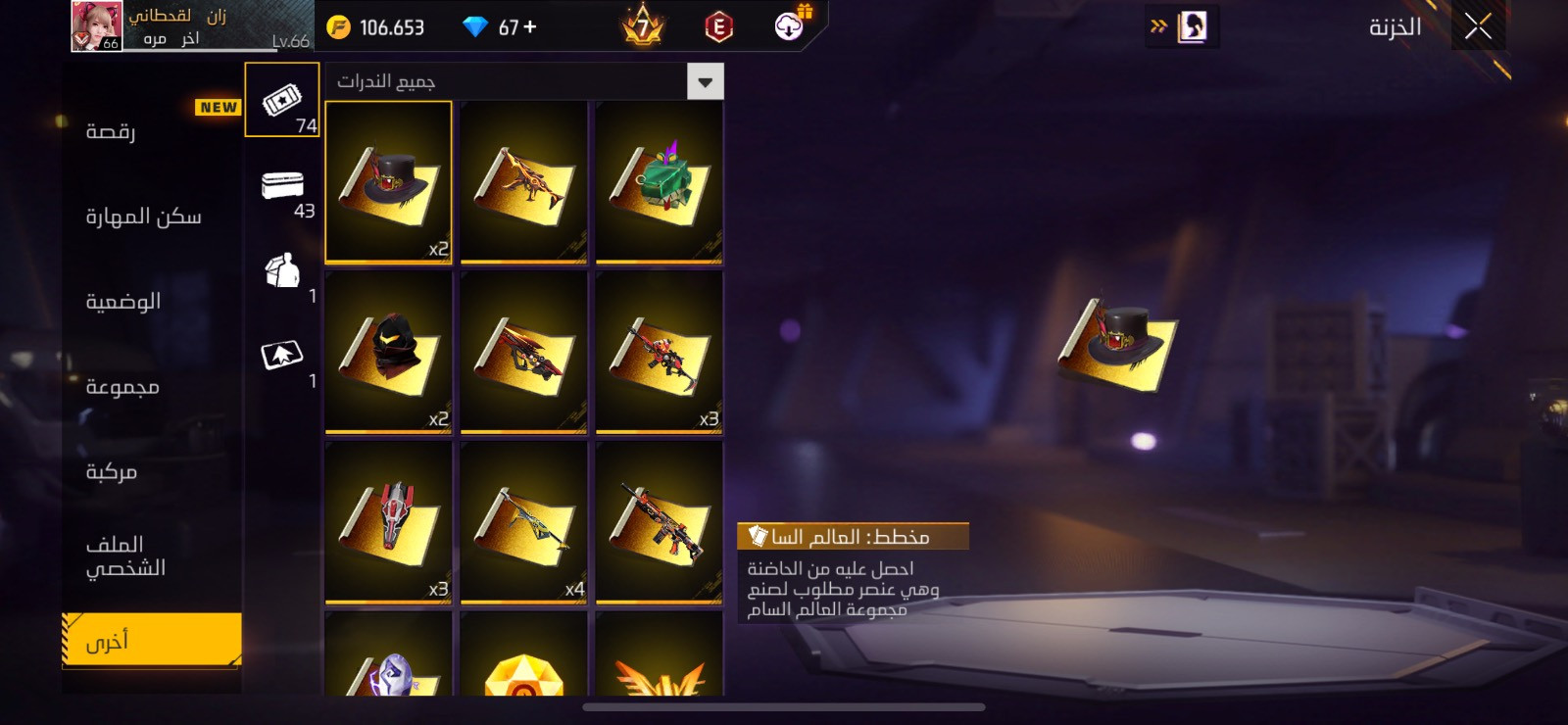
Task: Choose the ticket sub-category with 74 items
Action: coord(282,101)
